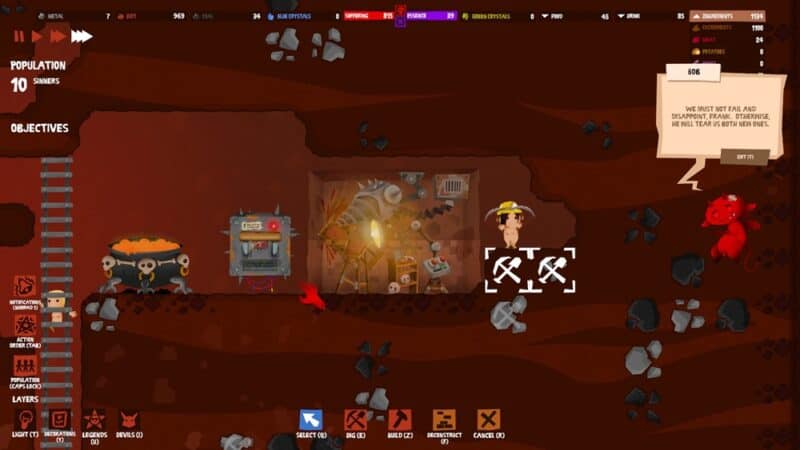Image resolution: width=800 pixels, height=450 pixels.
Task: Open the Population list icon
Action: point(25,365)
